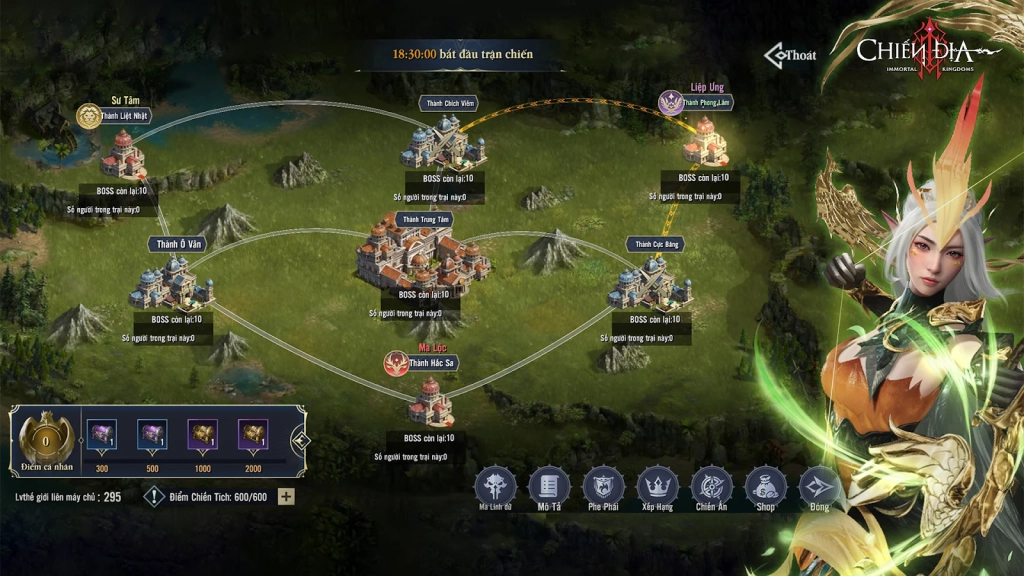
Task: Open the Shop
Action: tap(765, 485)
